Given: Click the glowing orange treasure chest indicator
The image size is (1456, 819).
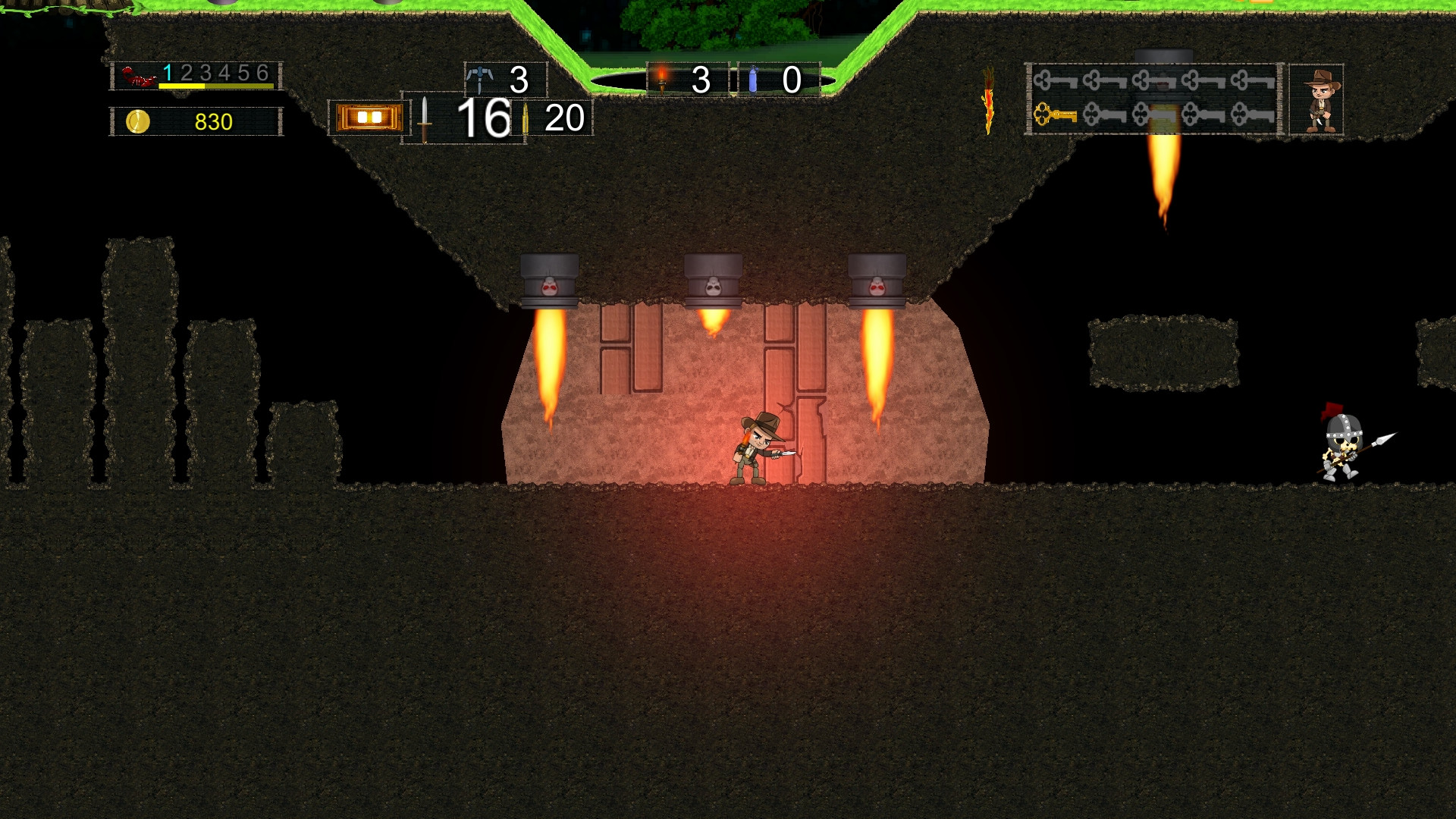Looking at the screenshot, I should pyautogui.click(x=366, y=115).
